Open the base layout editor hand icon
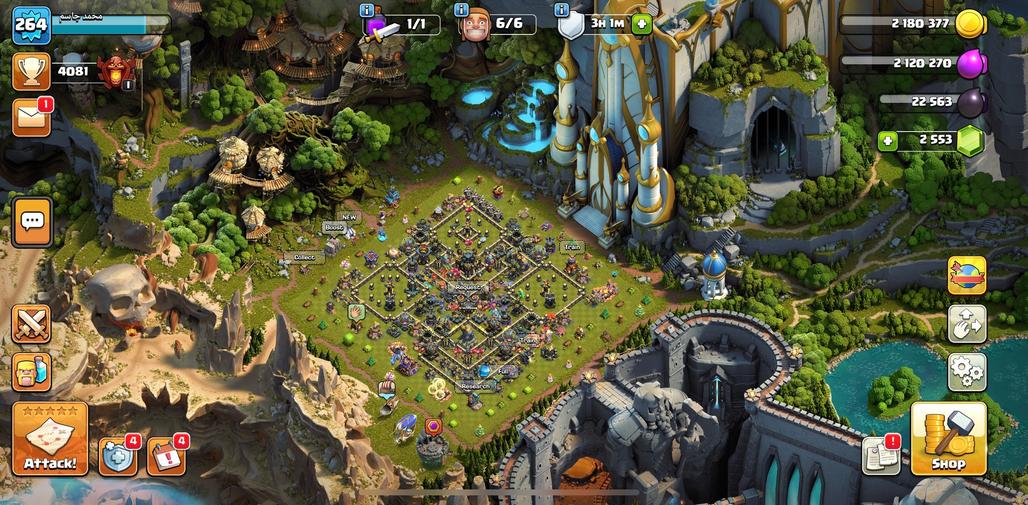 point(967,324)
